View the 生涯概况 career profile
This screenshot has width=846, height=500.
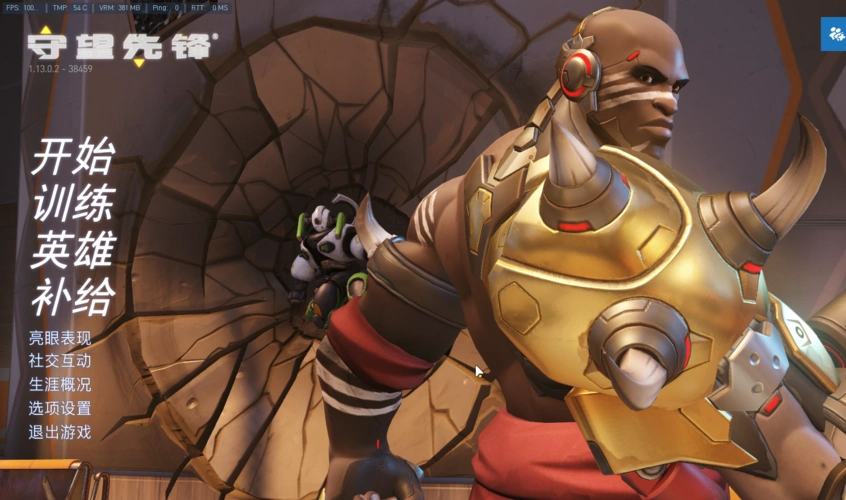(60, 385)
